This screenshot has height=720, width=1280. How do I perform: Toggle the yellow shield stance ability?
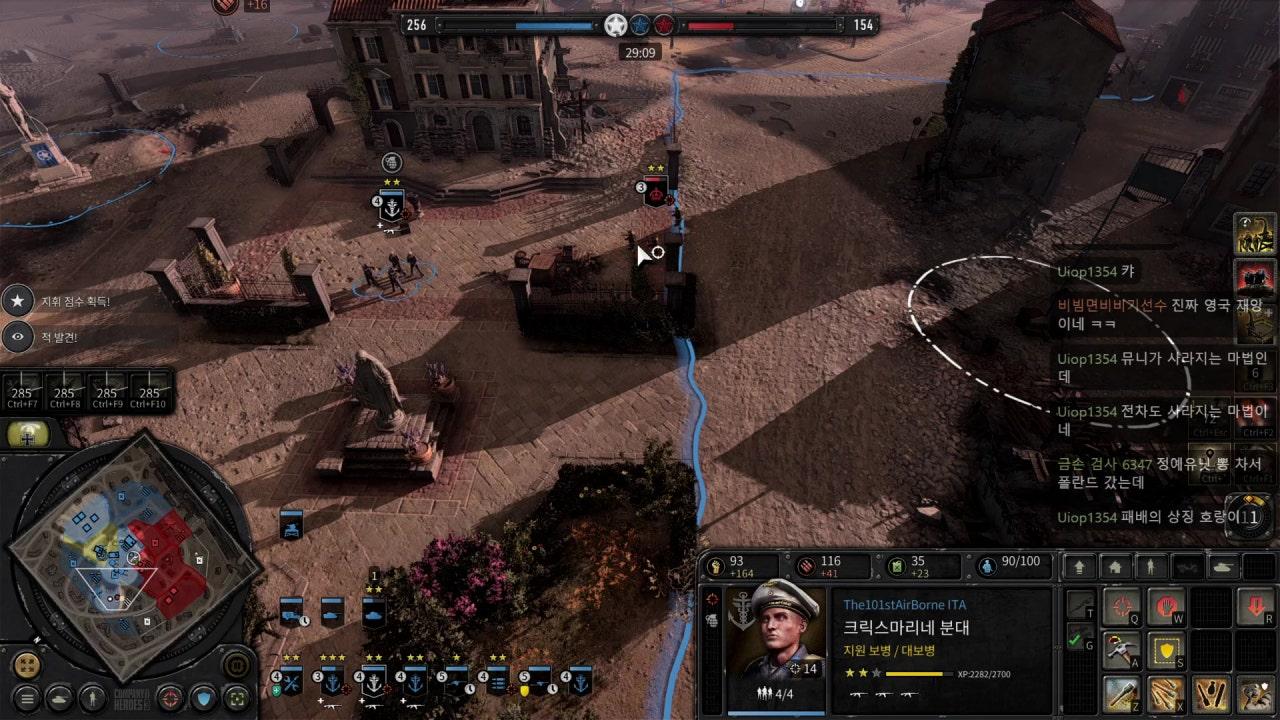pos(1164,650)
